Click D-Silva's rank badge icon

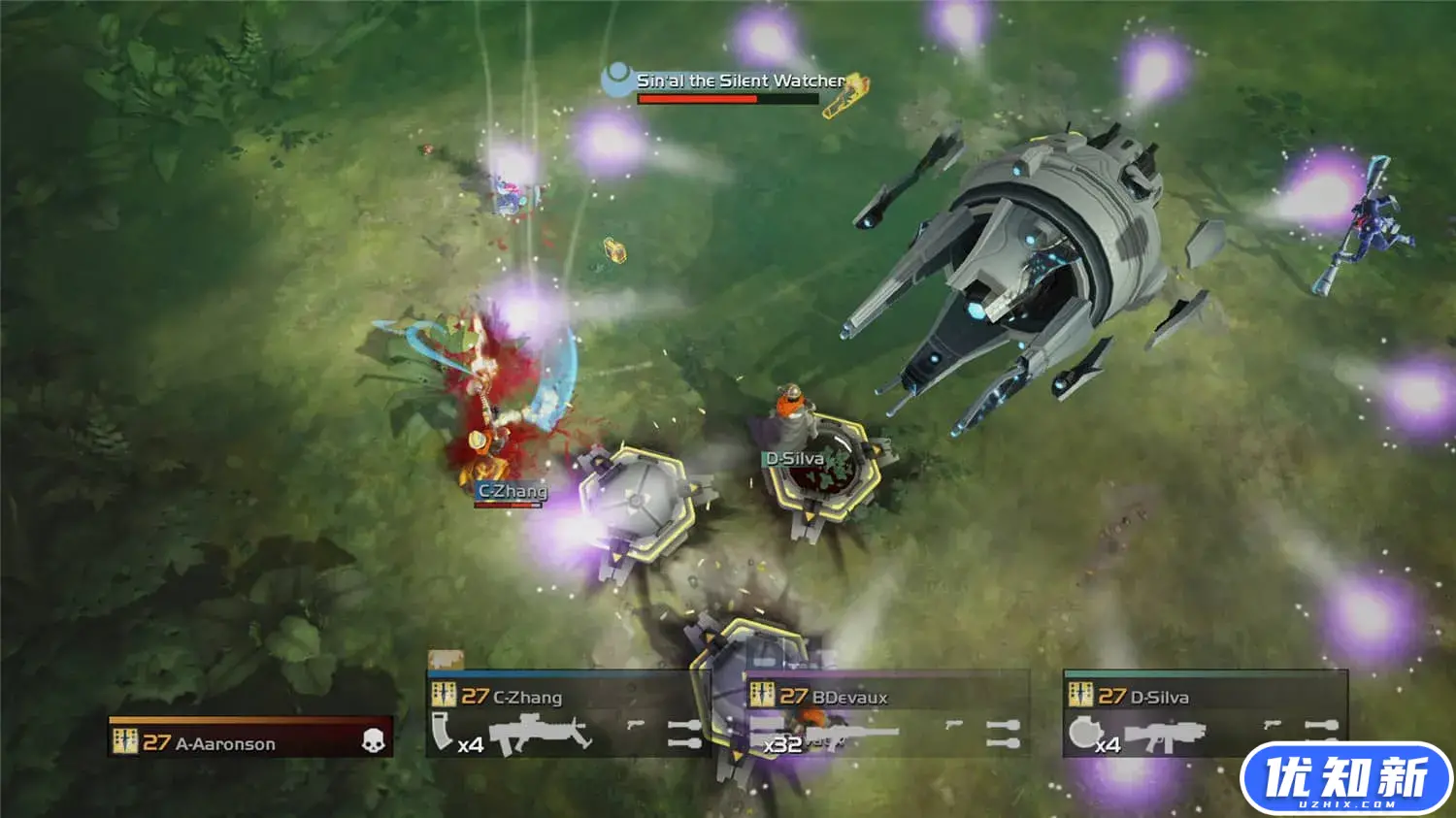pos(1080,696)
